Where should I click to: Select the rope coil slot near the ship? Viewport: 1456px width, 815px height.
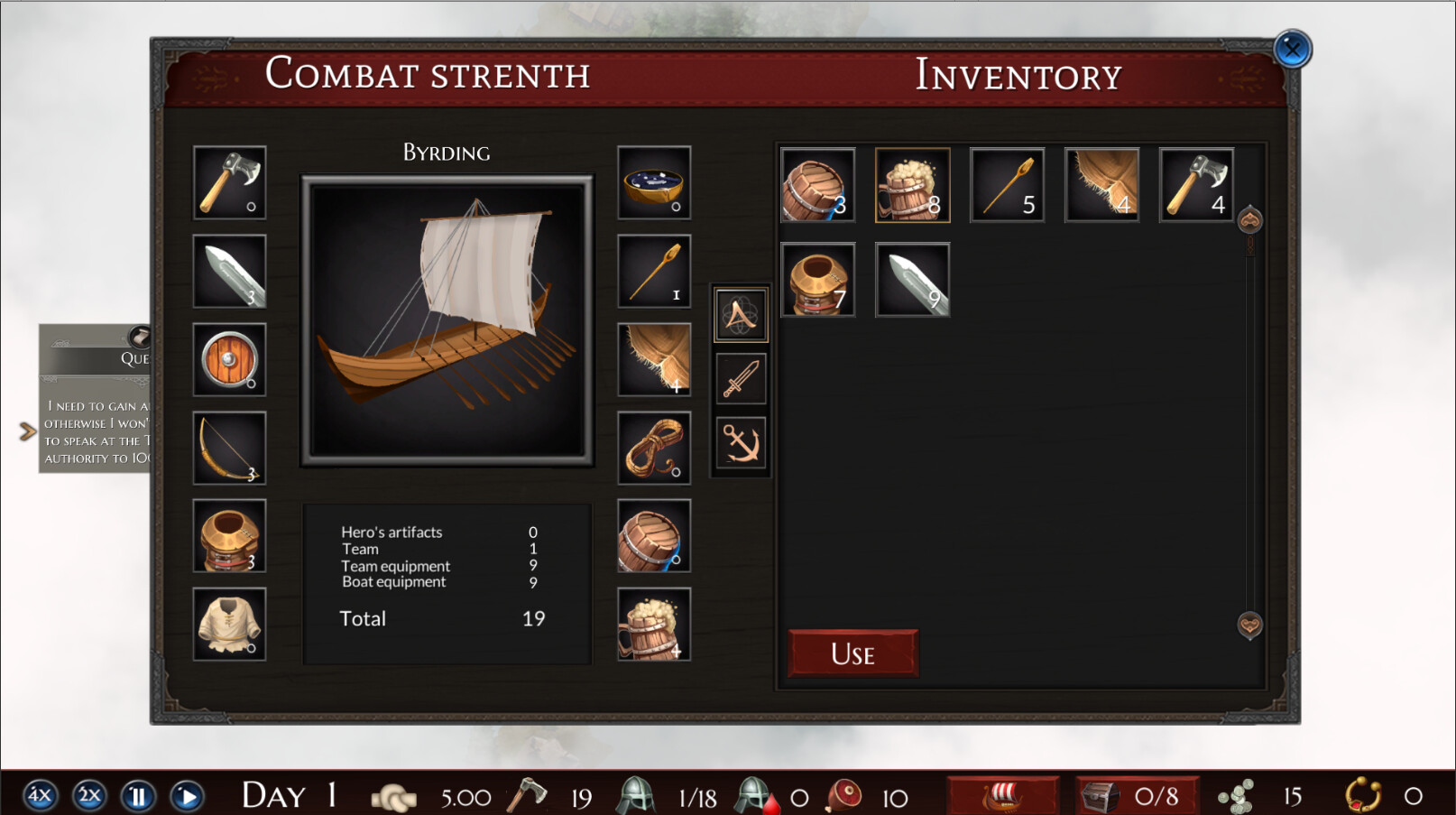653,448
